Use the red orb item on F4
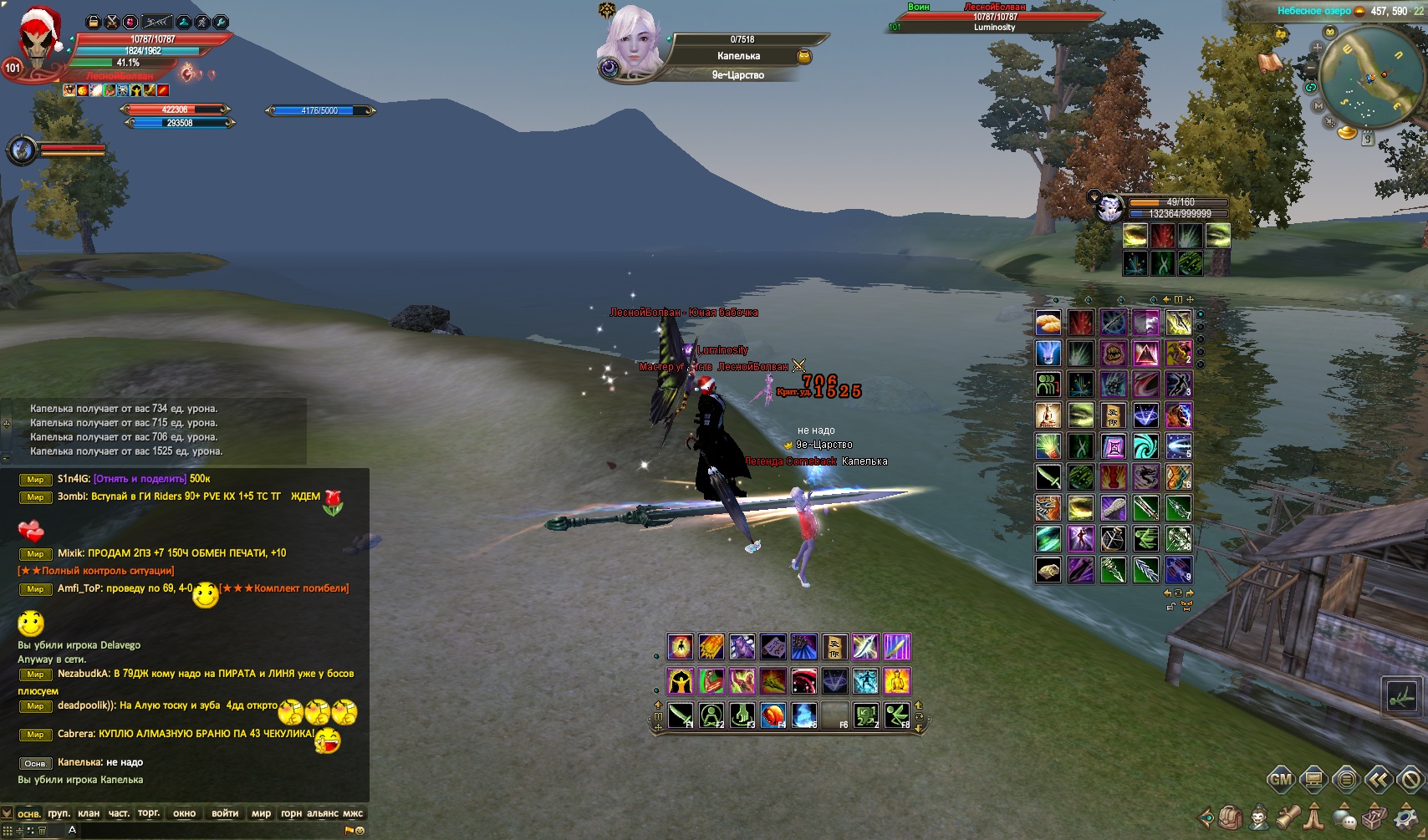The height and width of the screenshot is (840, 1428). pos(773,715)
